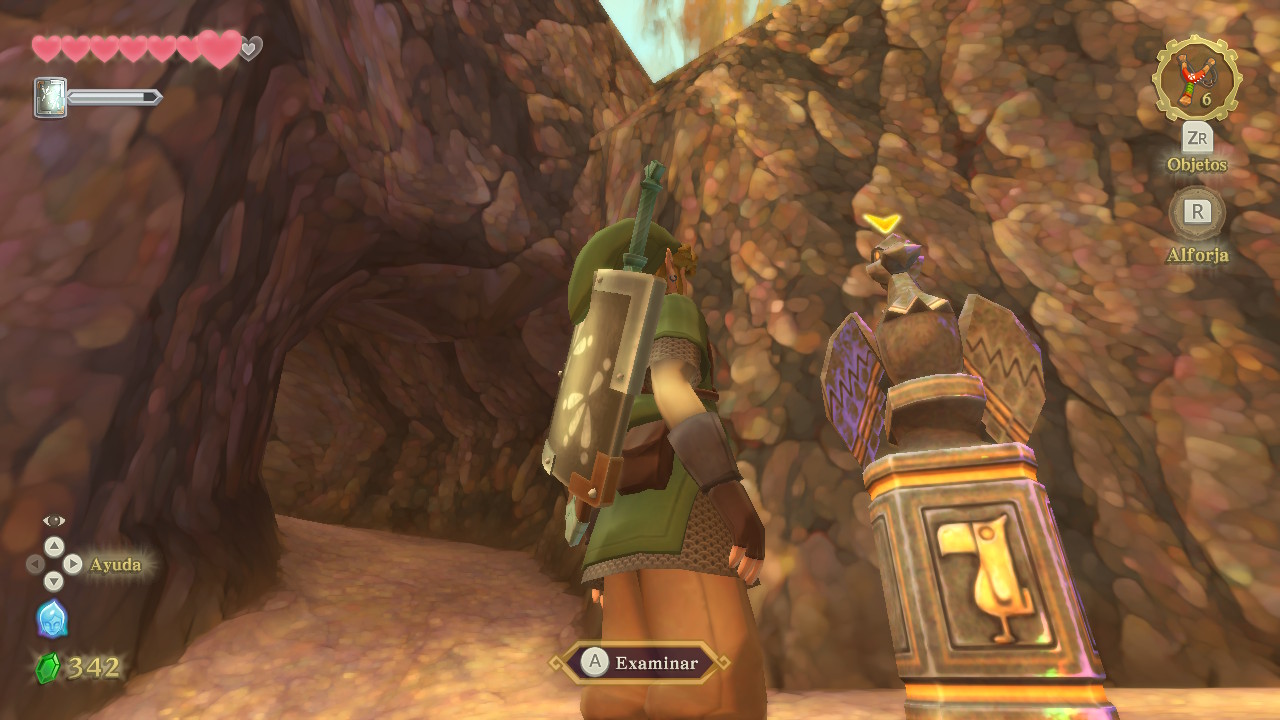Select the slingshot item icon
Image resolution: width=1280 pixels, height=720 pixels.
click(1196, 79)
